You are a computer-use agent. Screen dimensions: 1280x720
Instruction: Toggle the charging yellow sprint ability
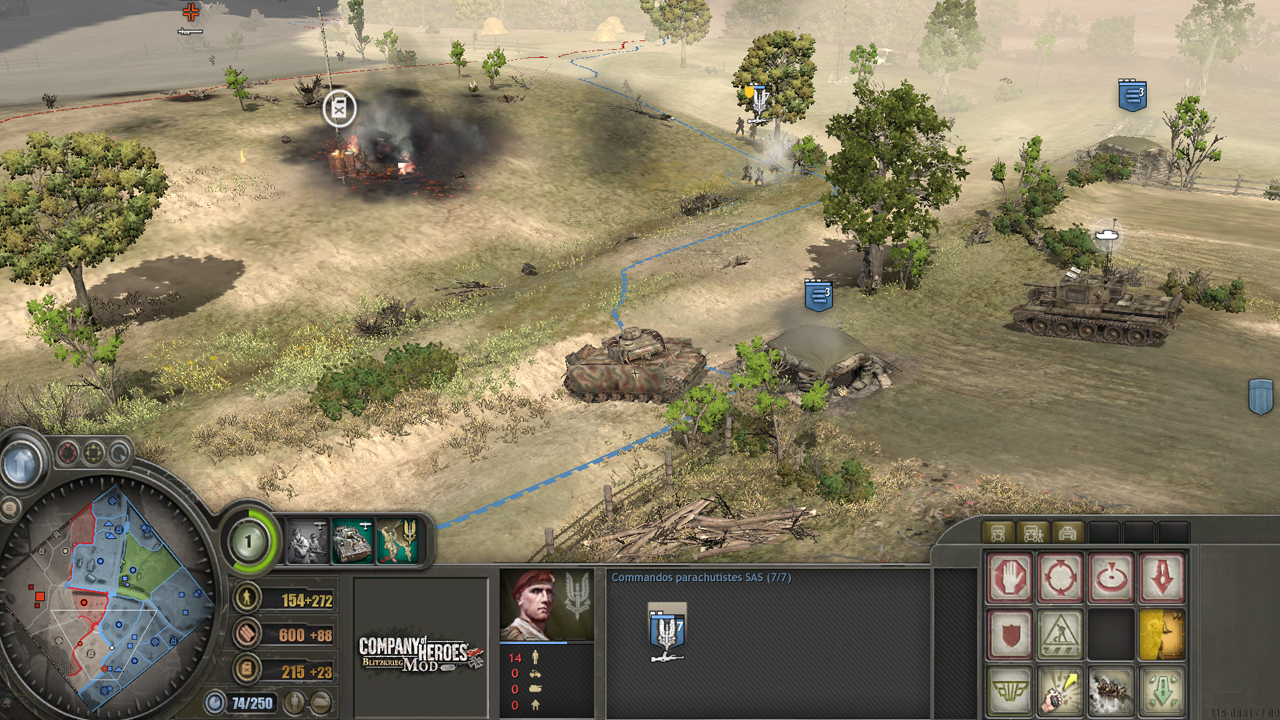click(1159, 634)
